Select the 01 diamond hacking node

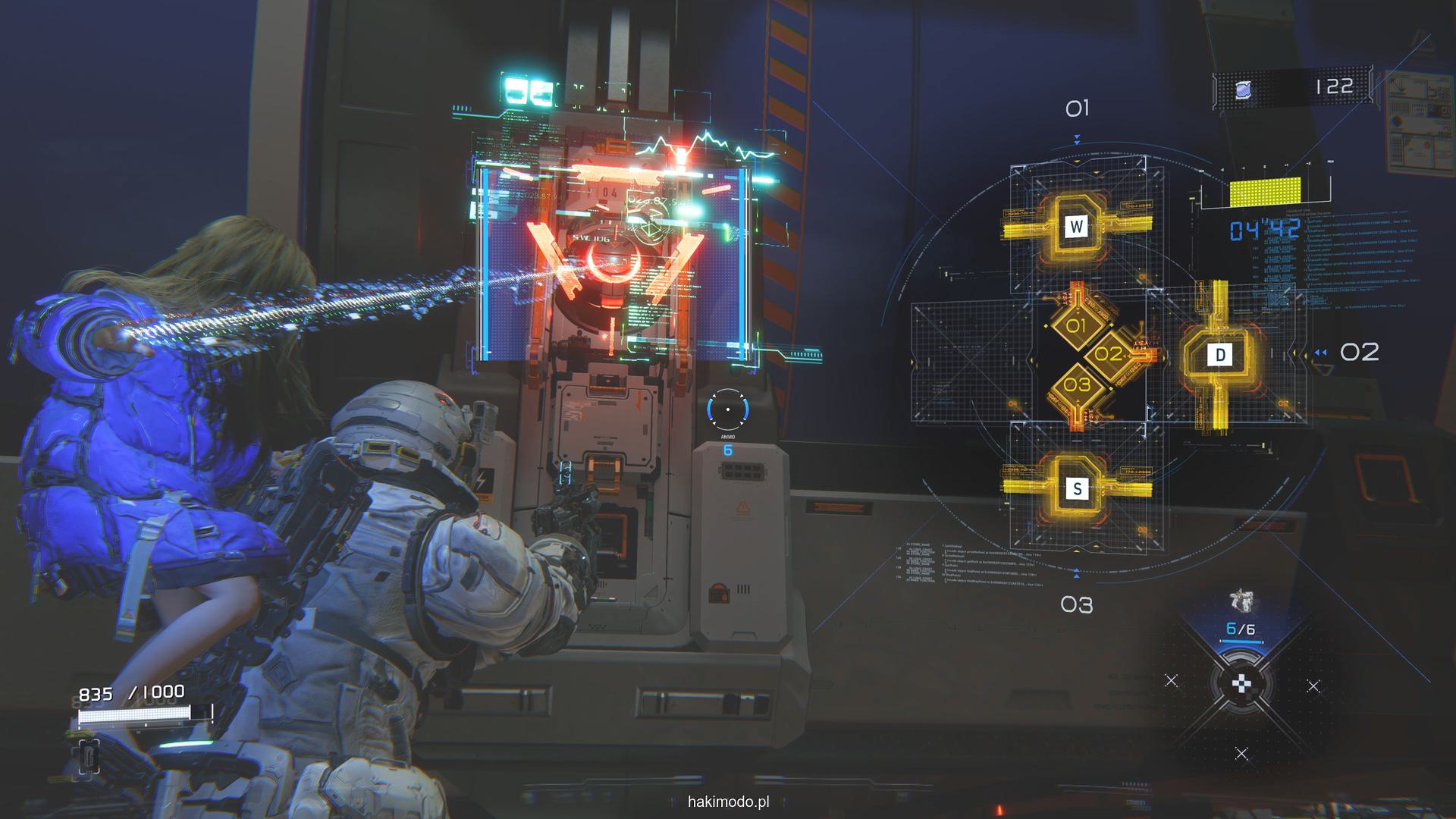1076,327
